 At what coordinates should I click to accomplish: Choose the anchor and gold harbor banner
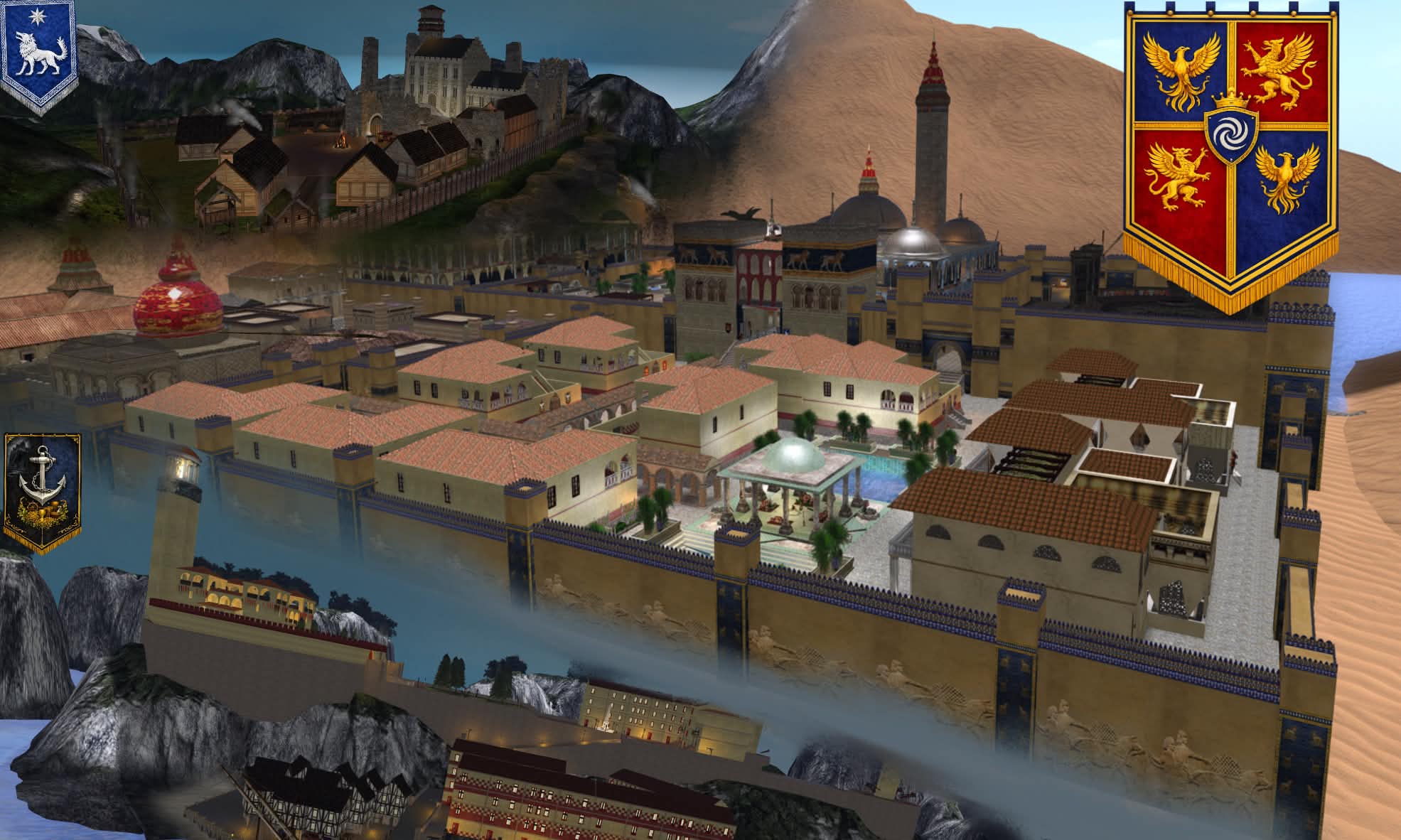(42, 490)
